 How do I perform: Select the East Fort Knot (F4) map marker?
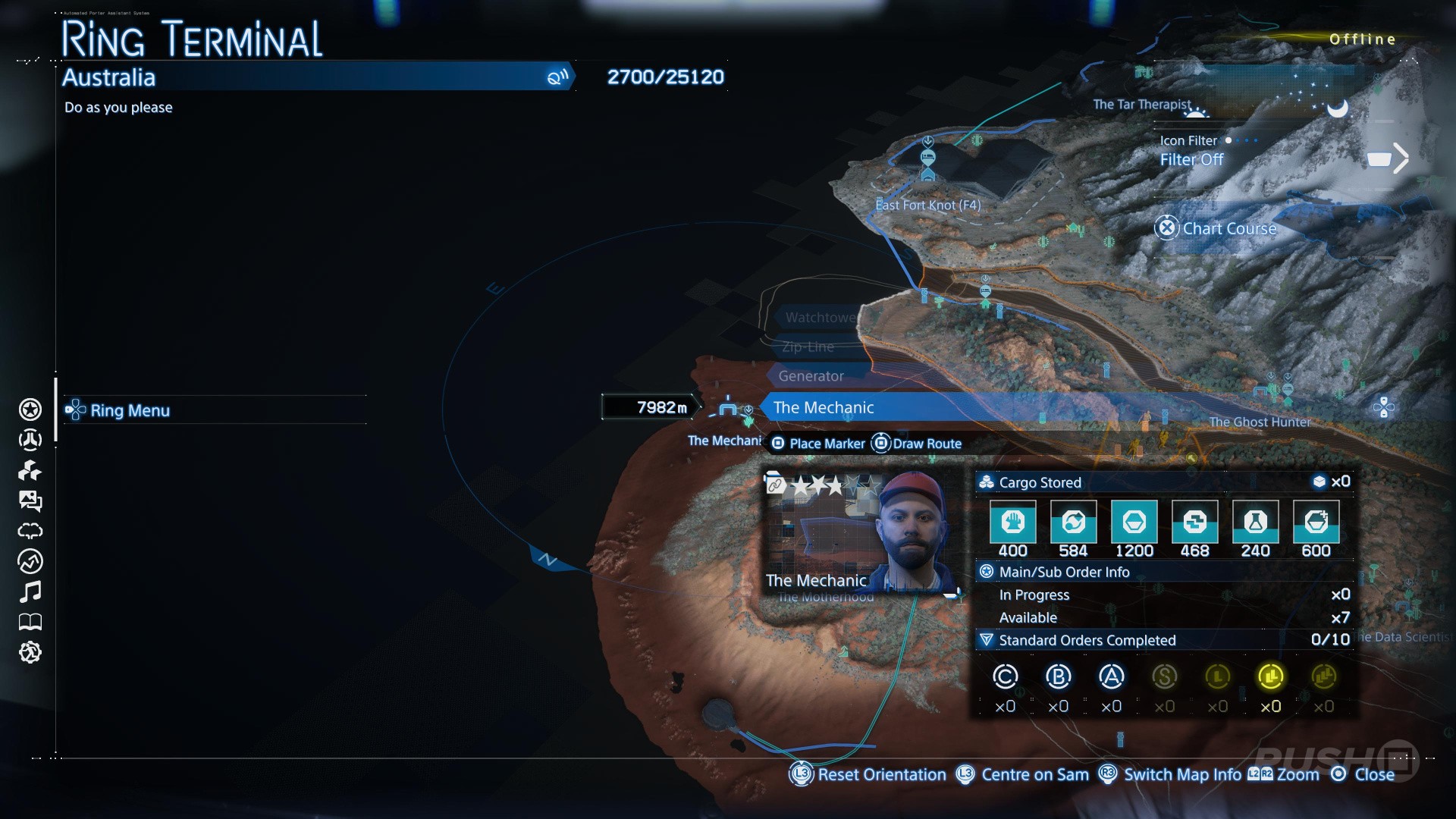(927, 205)
